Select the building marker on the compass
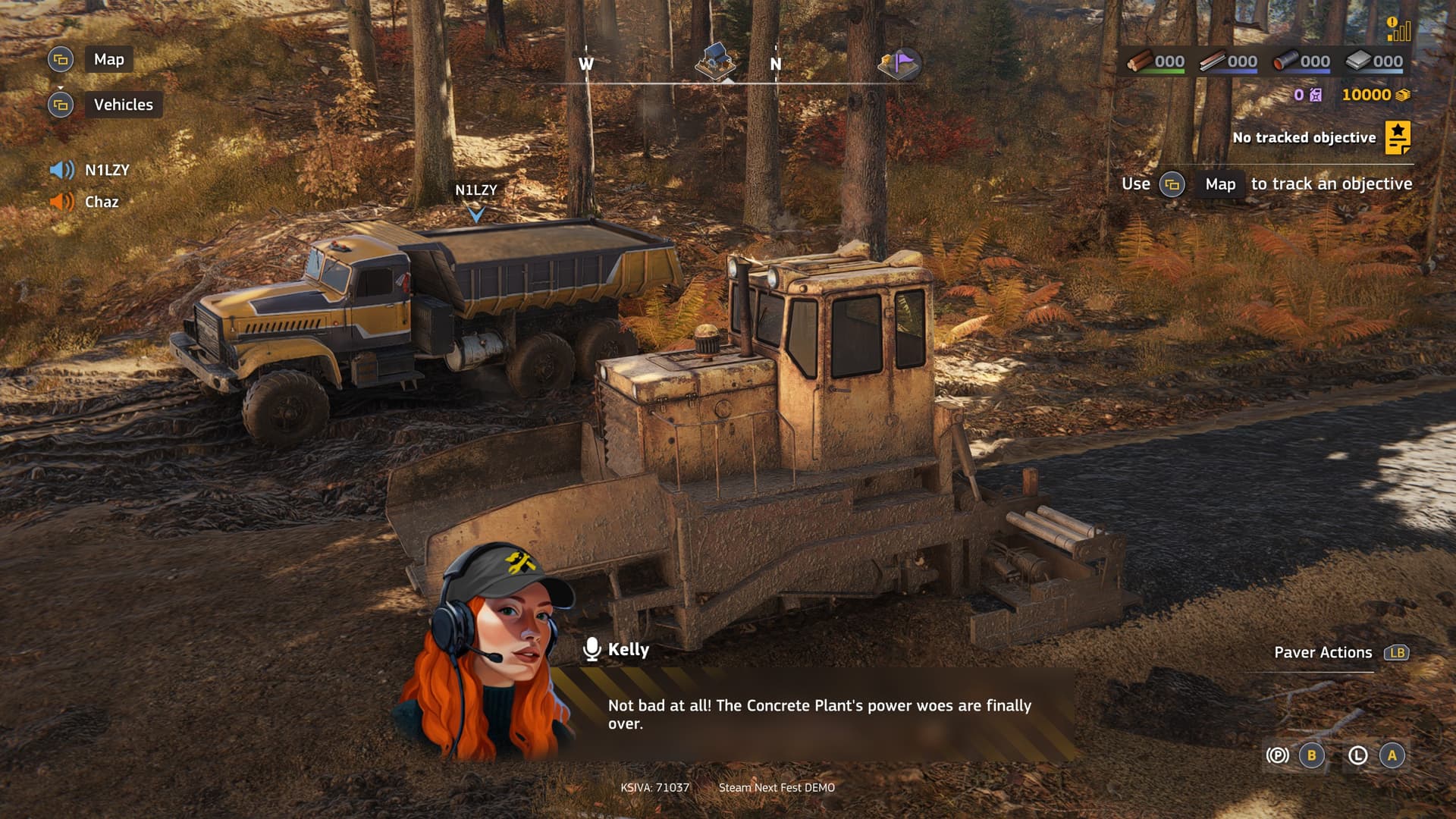Viewport: 1456px width, 819px height. click(714, 61)
